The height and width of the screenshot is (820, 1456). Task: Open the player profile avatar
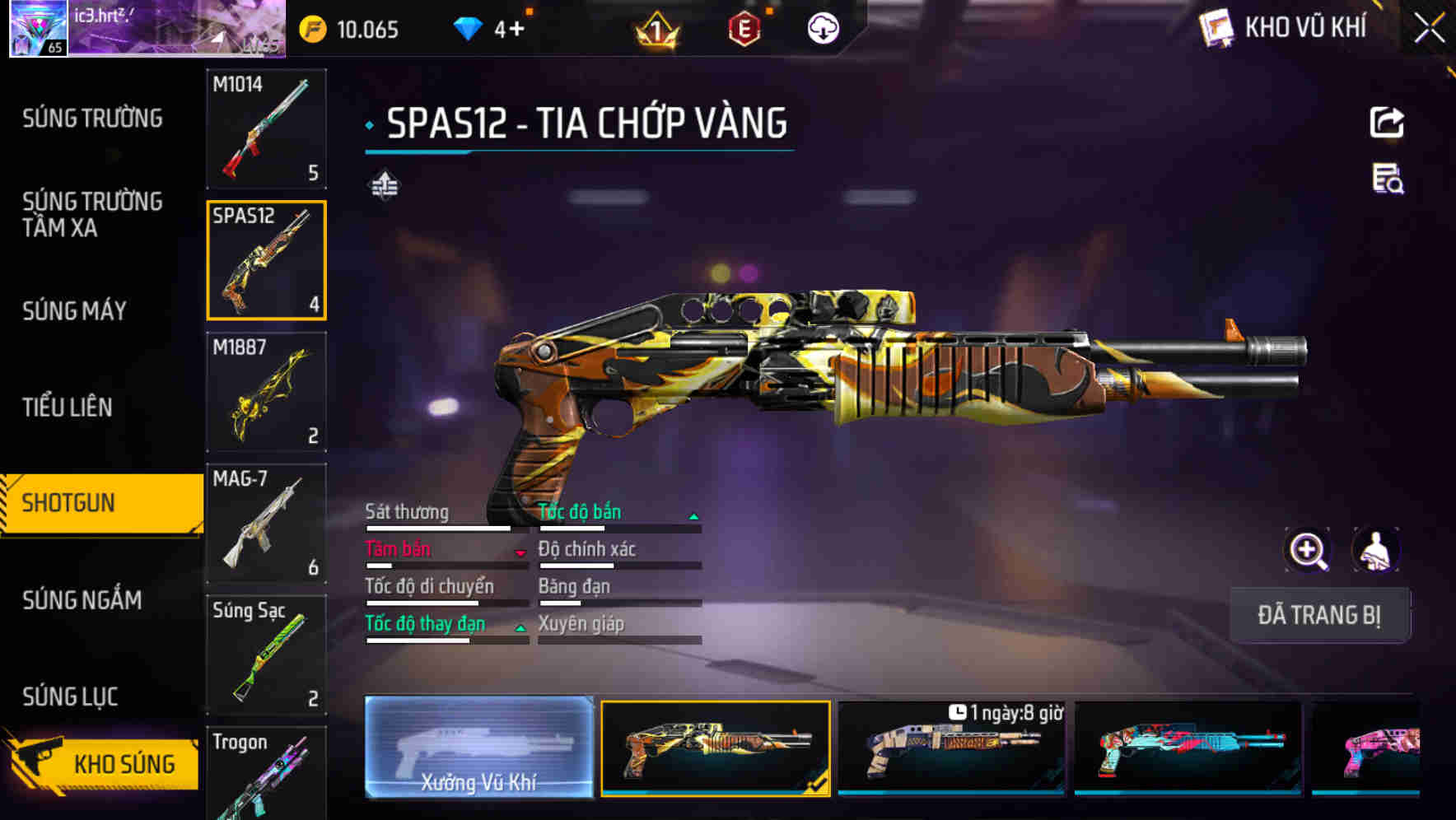coord(39,28)
